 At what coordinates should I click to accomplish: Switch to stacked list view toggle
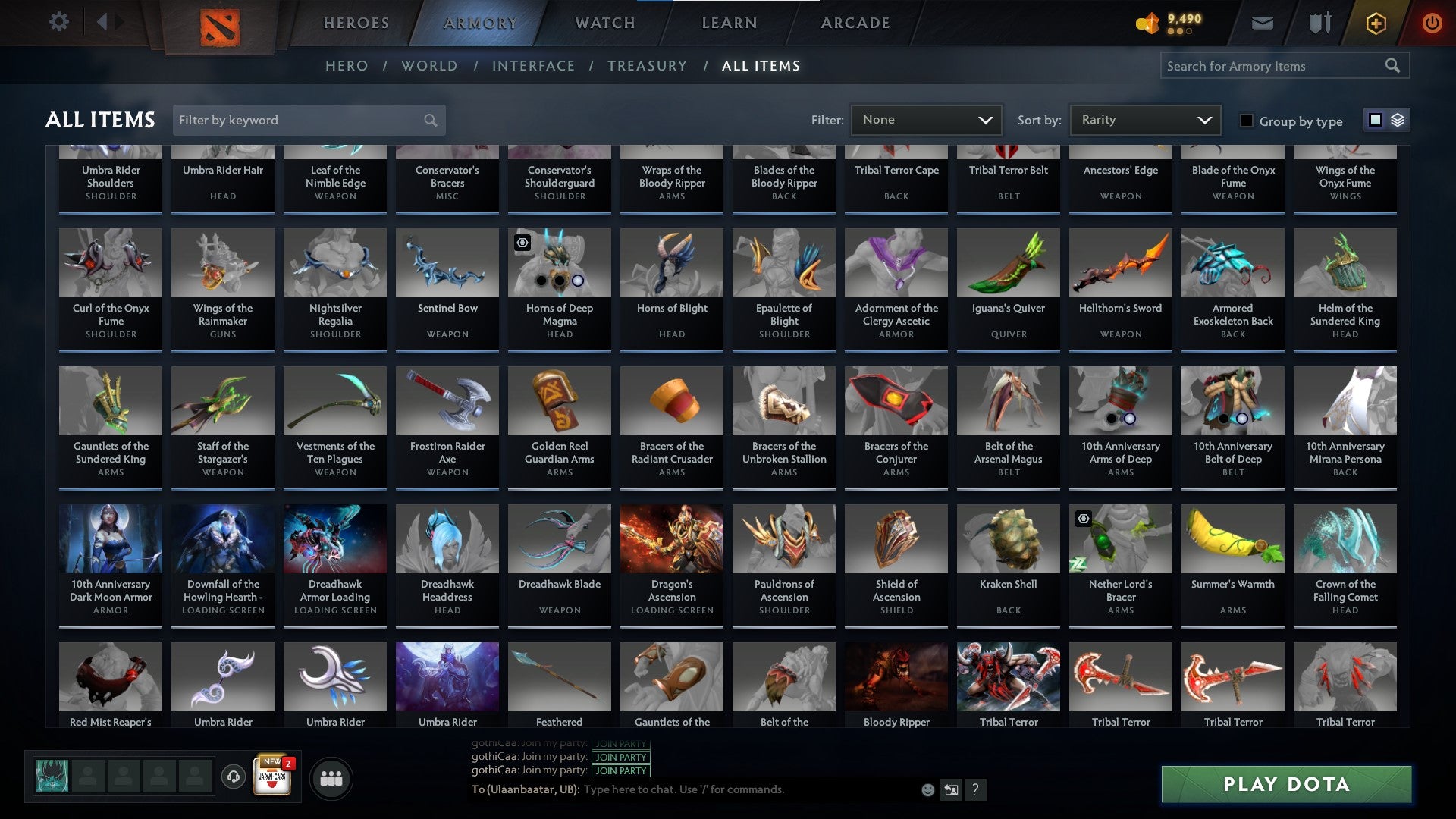click(1398, 119)
